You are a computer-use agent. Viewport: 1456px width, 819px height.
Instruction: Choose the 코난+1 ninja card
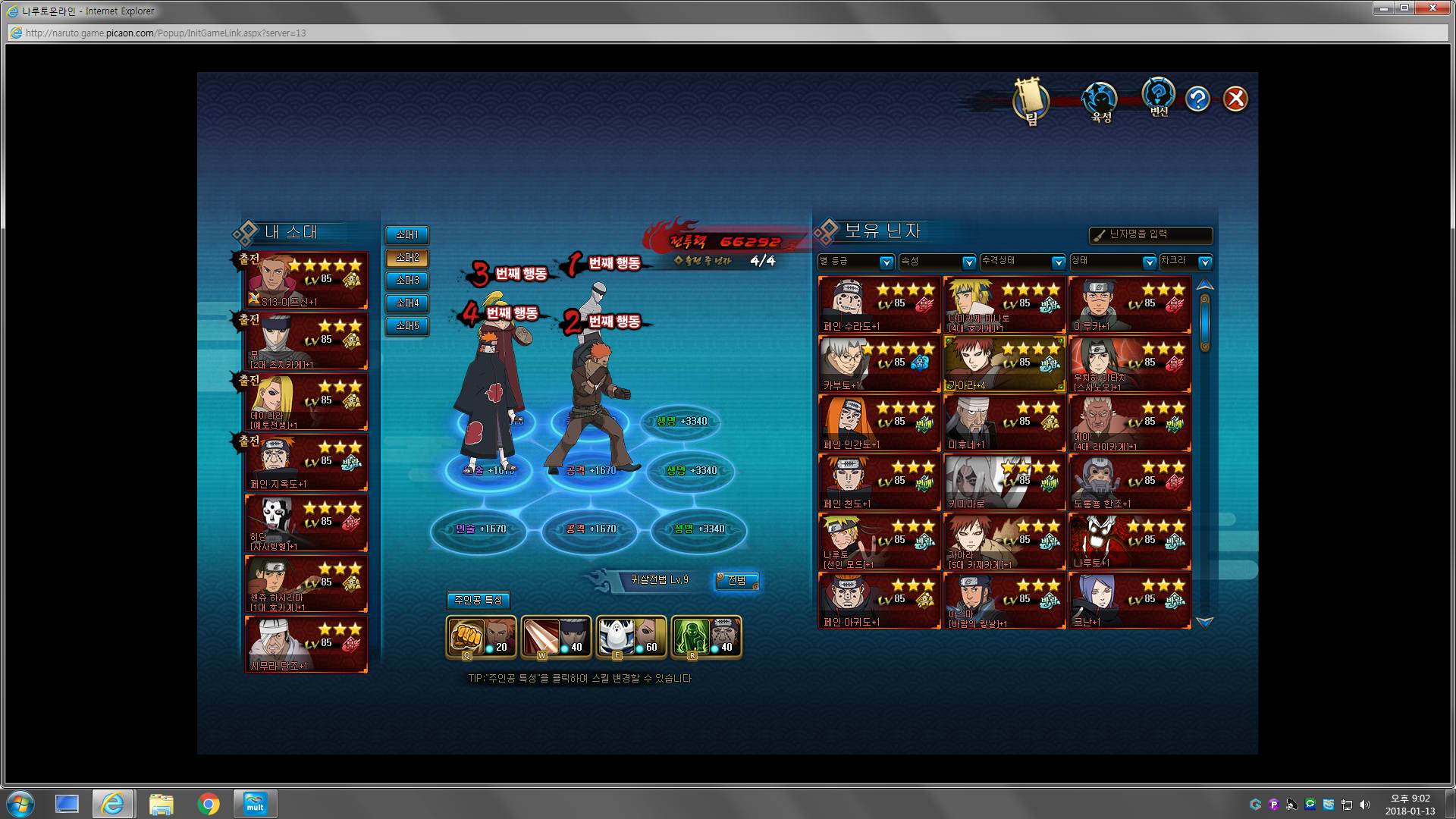click(1129, 601)
